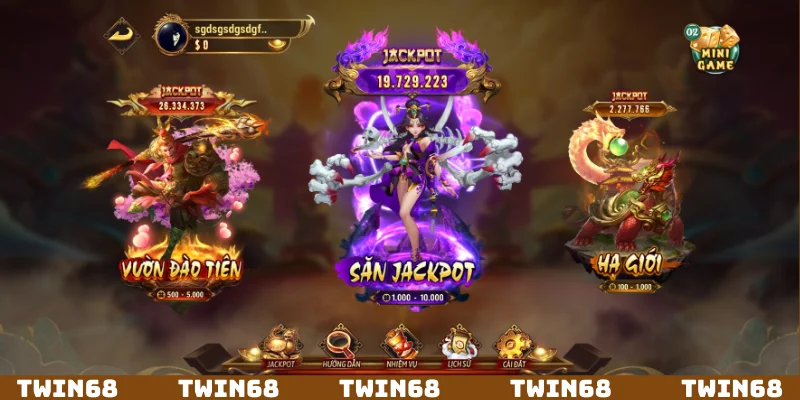
Task: Open the Nhiệm Vụ missions
Action: (x=400, y=346)
